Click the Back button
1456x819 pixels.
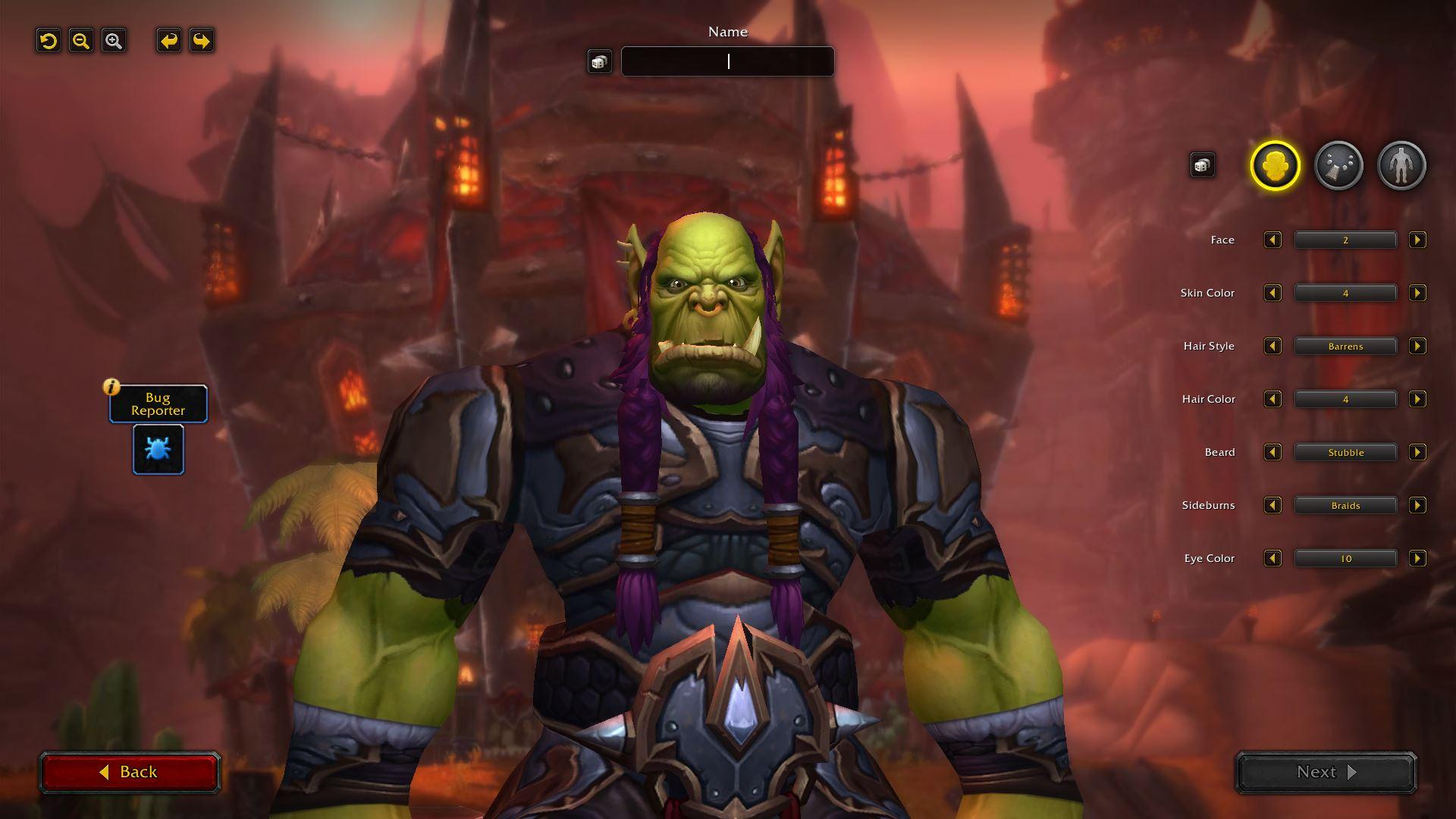tap(129, 772)
